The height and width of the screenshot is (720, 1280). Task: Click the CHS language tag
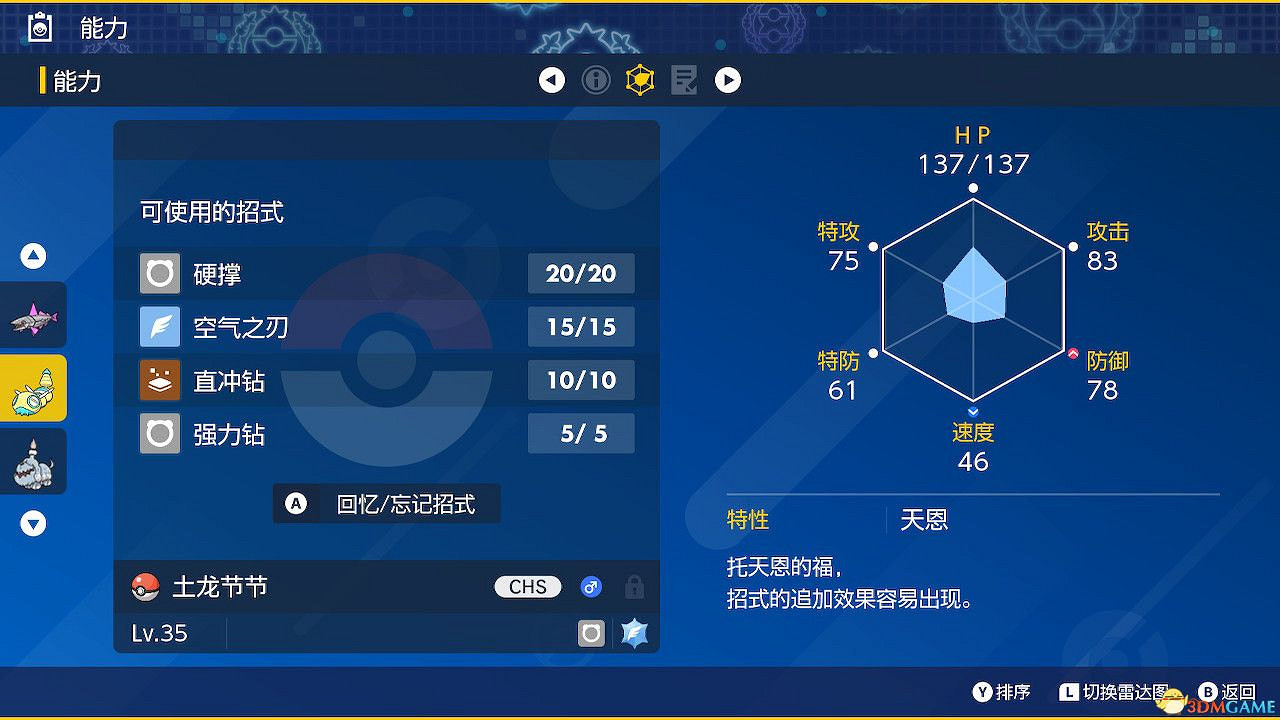pyautogui.click(x=527, y=587)
